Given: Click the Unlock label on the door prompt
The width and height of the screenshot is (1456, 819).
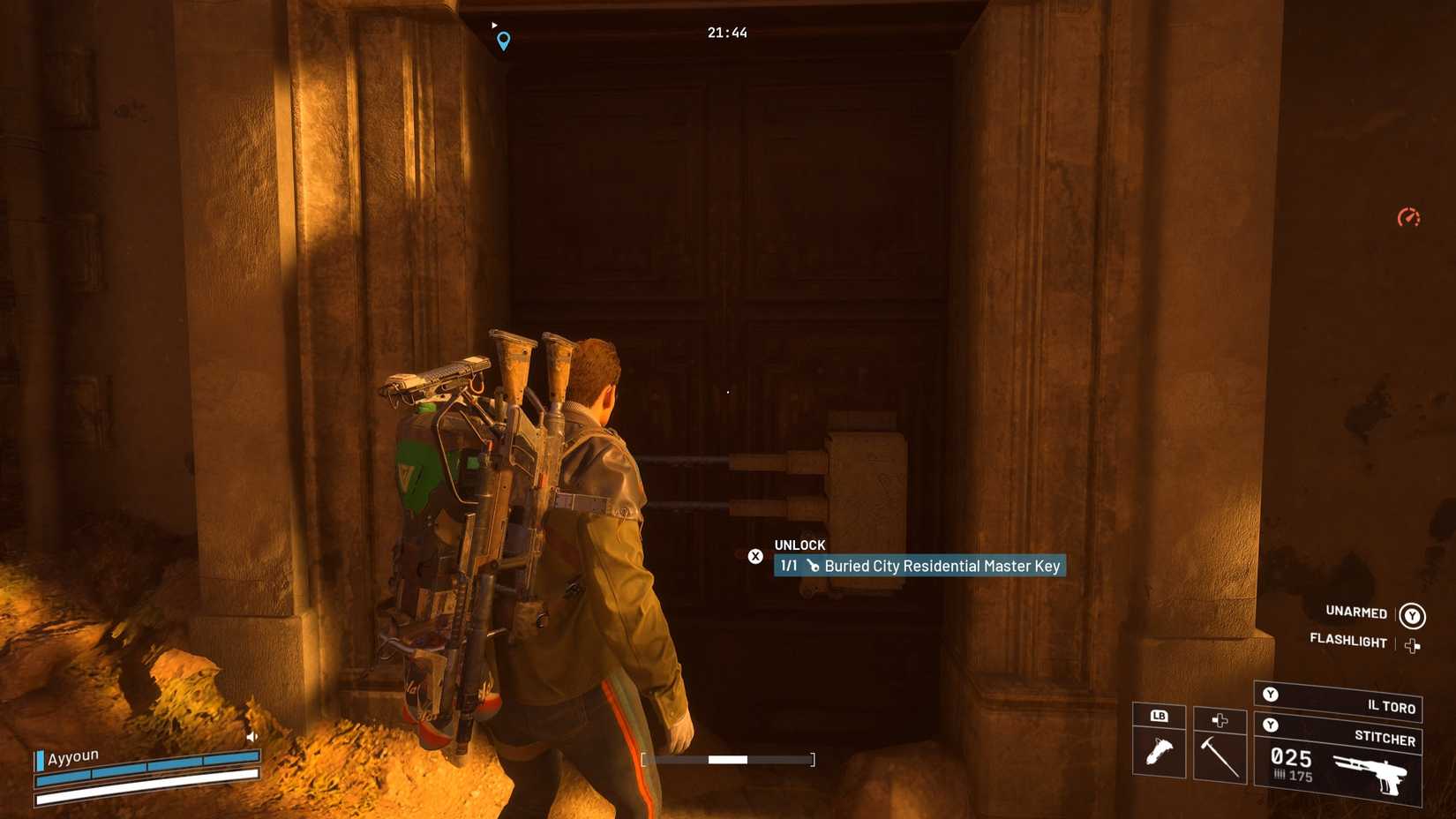Looking at the screenshot, I should pos(799,545).
